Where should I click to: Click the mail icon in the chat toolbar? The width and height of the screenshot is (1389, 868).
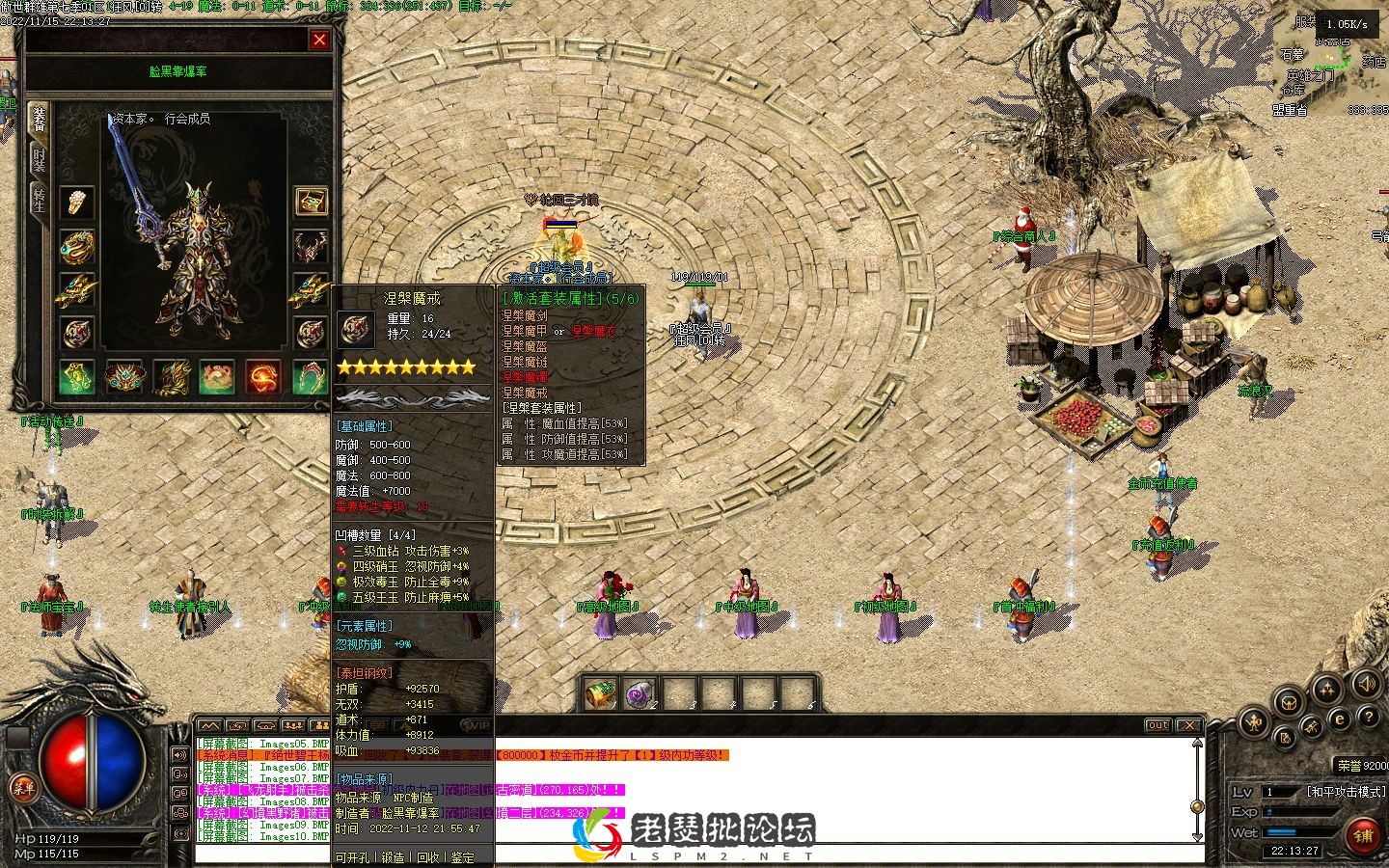click(264, 725)
